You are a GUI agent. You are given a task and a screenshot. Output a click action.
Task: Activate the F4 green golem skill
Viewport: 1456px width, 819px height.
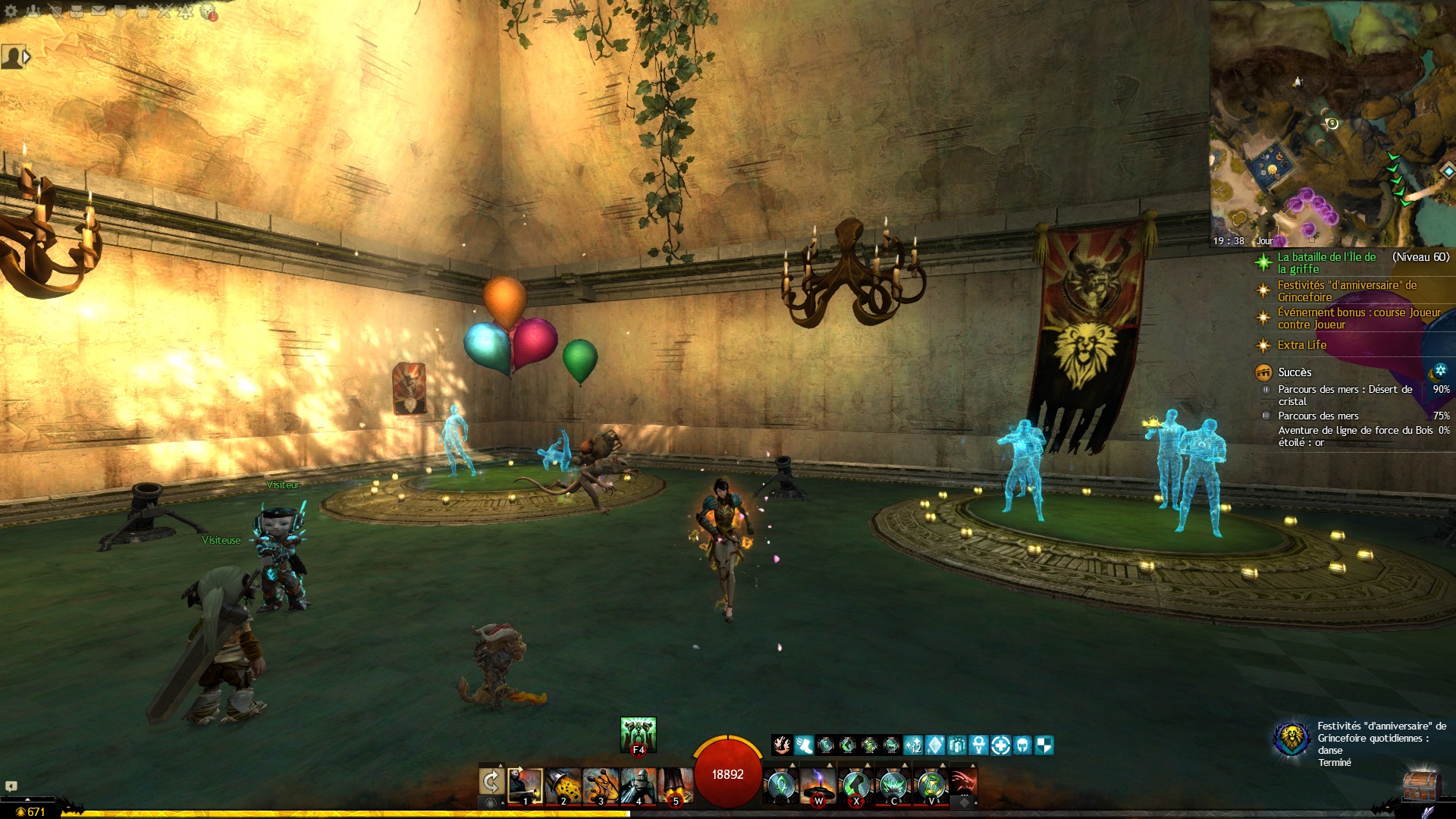(639, 734)
